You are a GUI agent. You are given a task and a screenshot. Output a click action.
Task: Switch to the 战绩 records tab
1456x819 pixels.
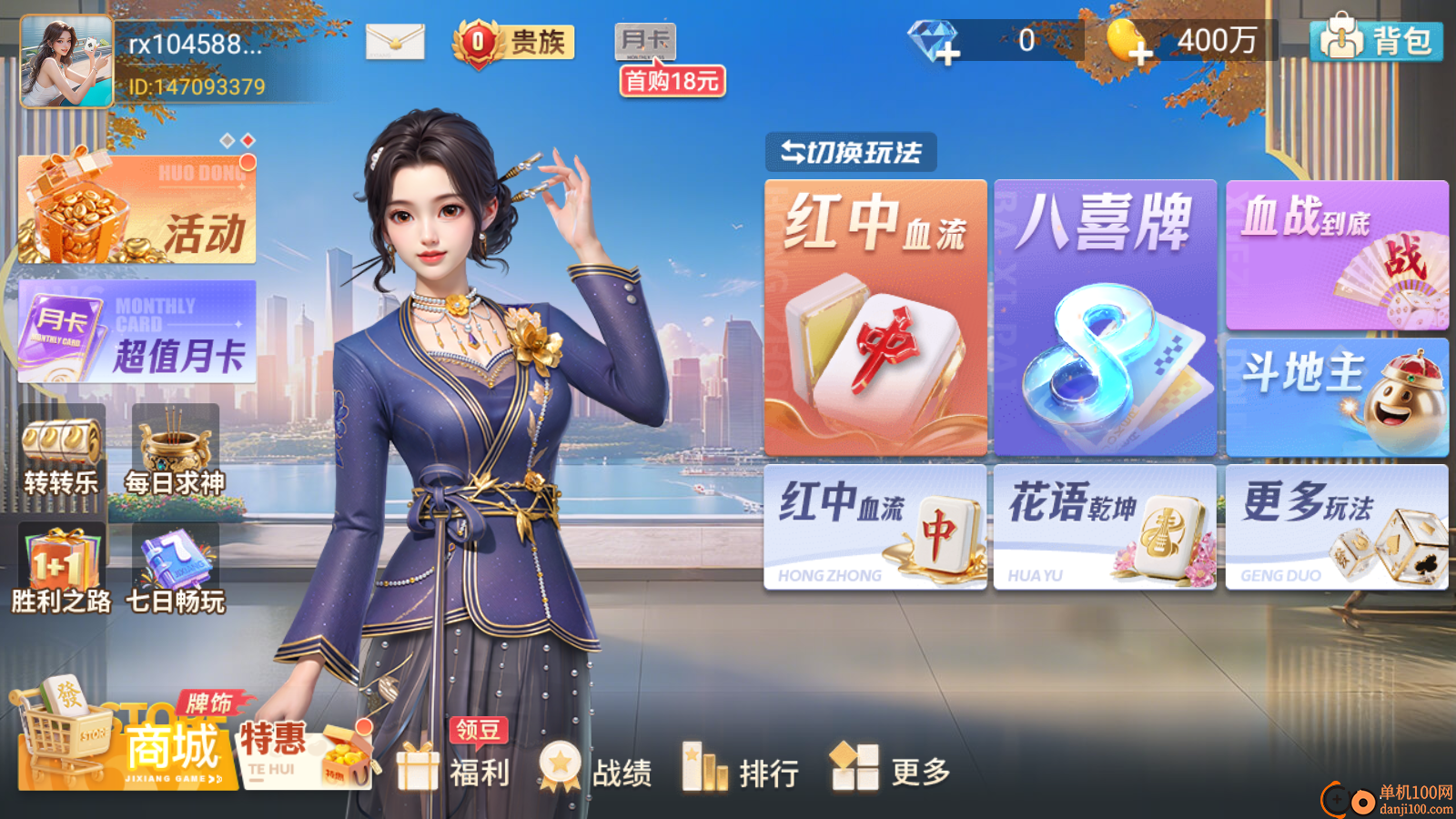tap(601, 771)
